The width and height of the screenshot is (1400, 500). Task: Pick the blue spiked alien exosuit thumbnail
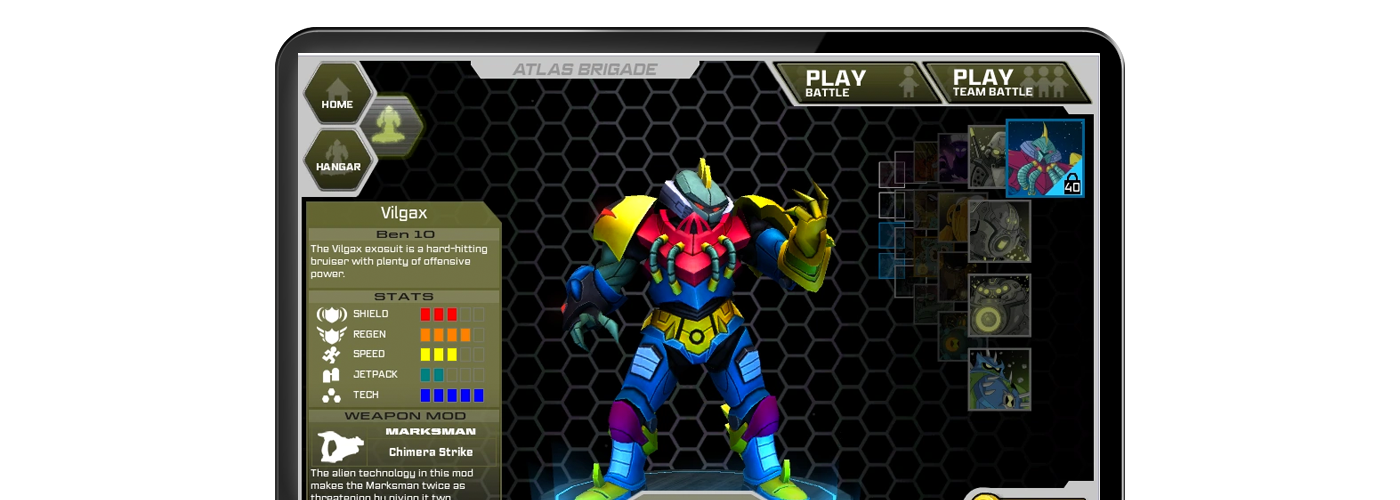[999, 379]
